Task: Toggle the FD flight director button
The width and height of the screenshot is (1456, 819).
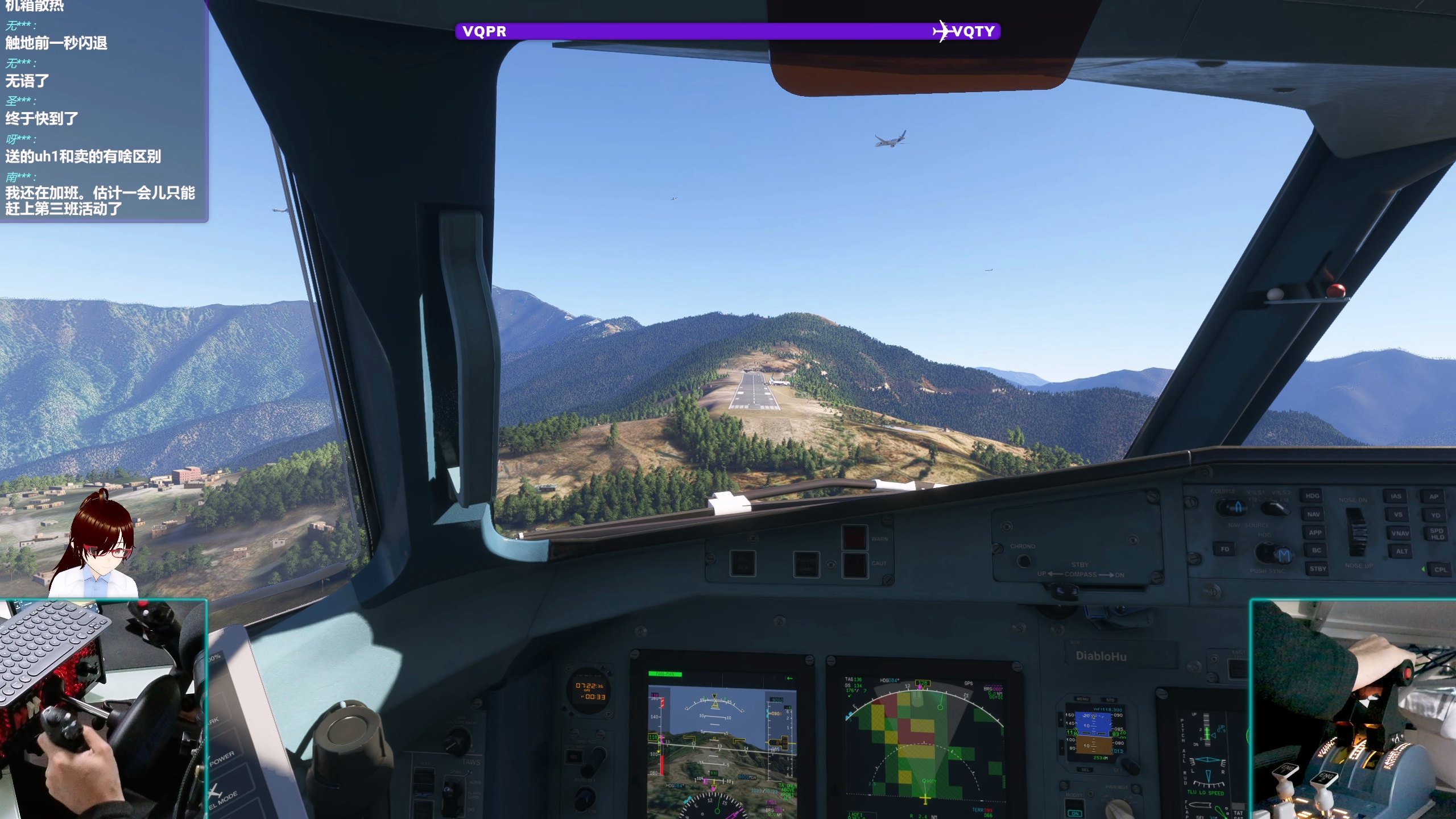Action: pos(1225,549)
